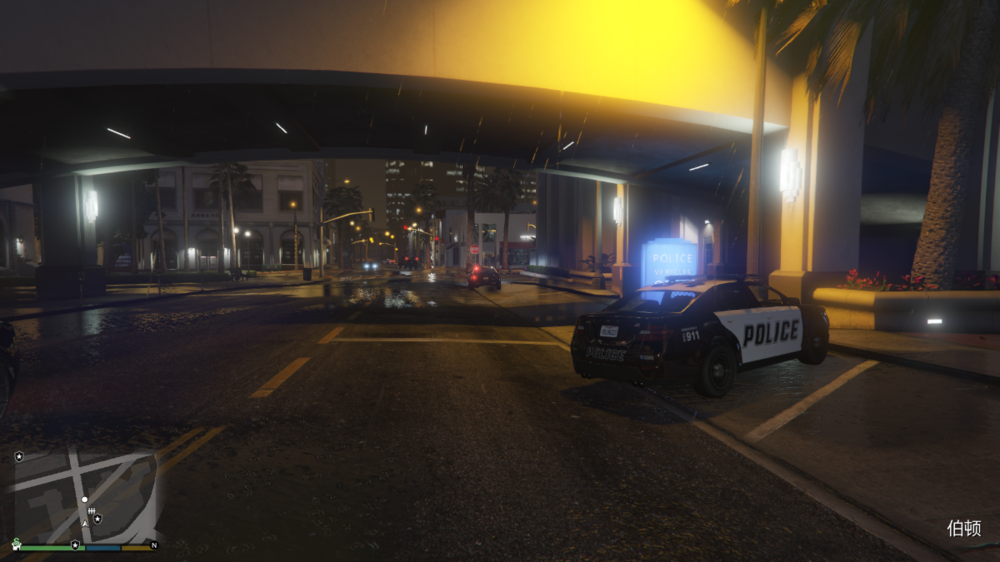Image resolution: width=1000 pixels, height=562 pixels.
Task: Click the gear-shift blip on the minimap
Action: pos(91,512)
